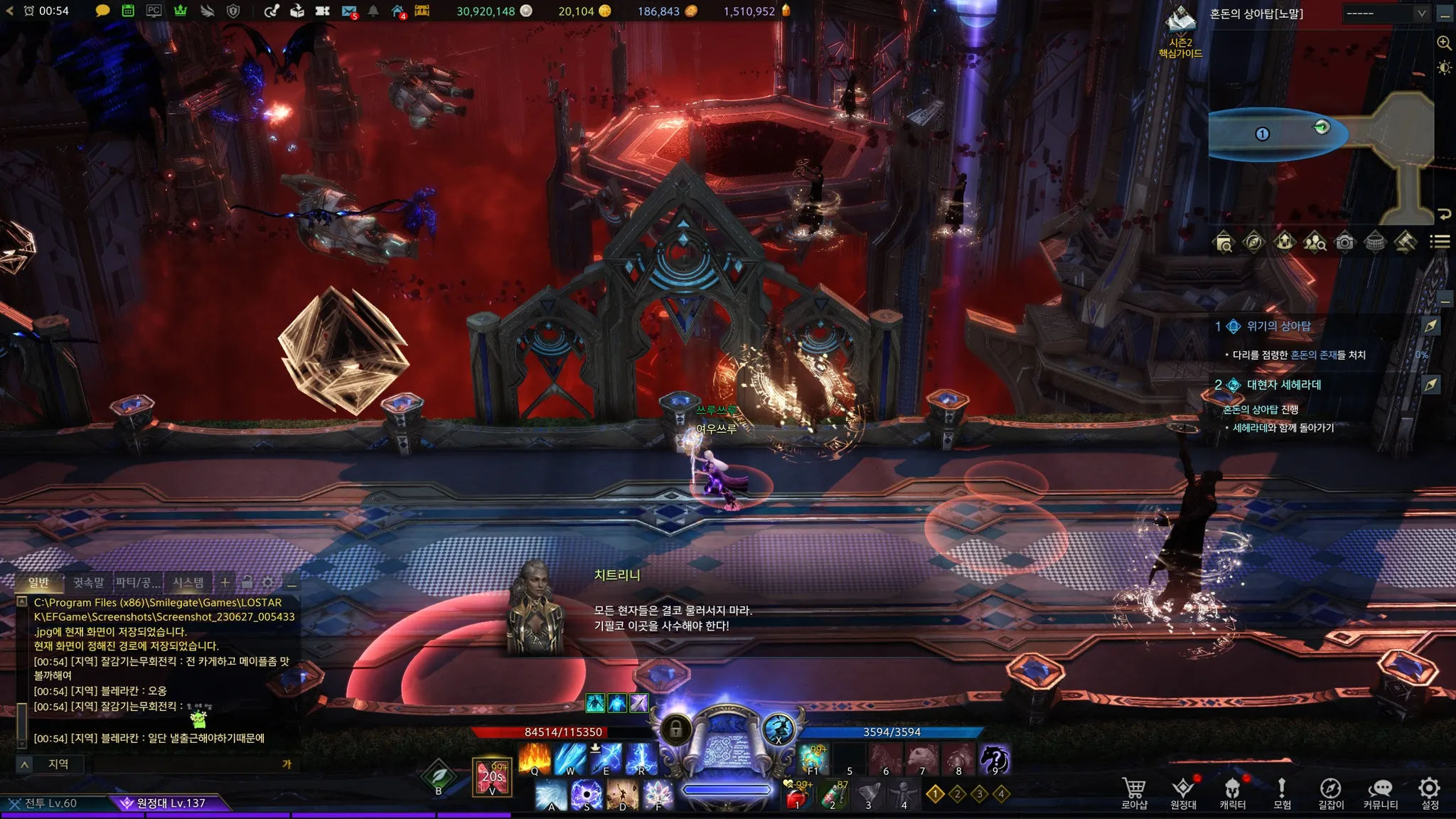Screen dimensions: 1456x819
Task: Zoom the minimap with the magnifier button
Action: [1444, 43]
